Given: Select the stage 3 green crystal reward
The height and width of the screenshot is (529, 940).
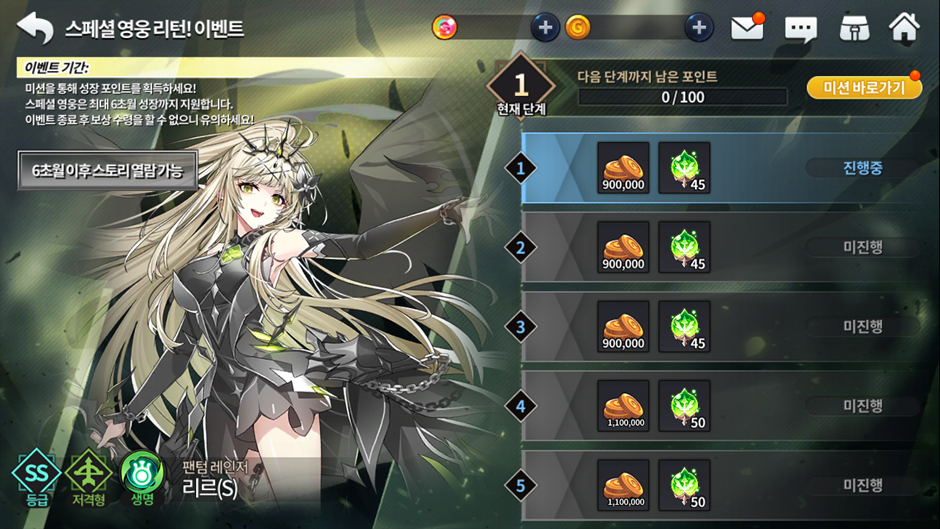Looking at the screenshot, I should [685, 326].
